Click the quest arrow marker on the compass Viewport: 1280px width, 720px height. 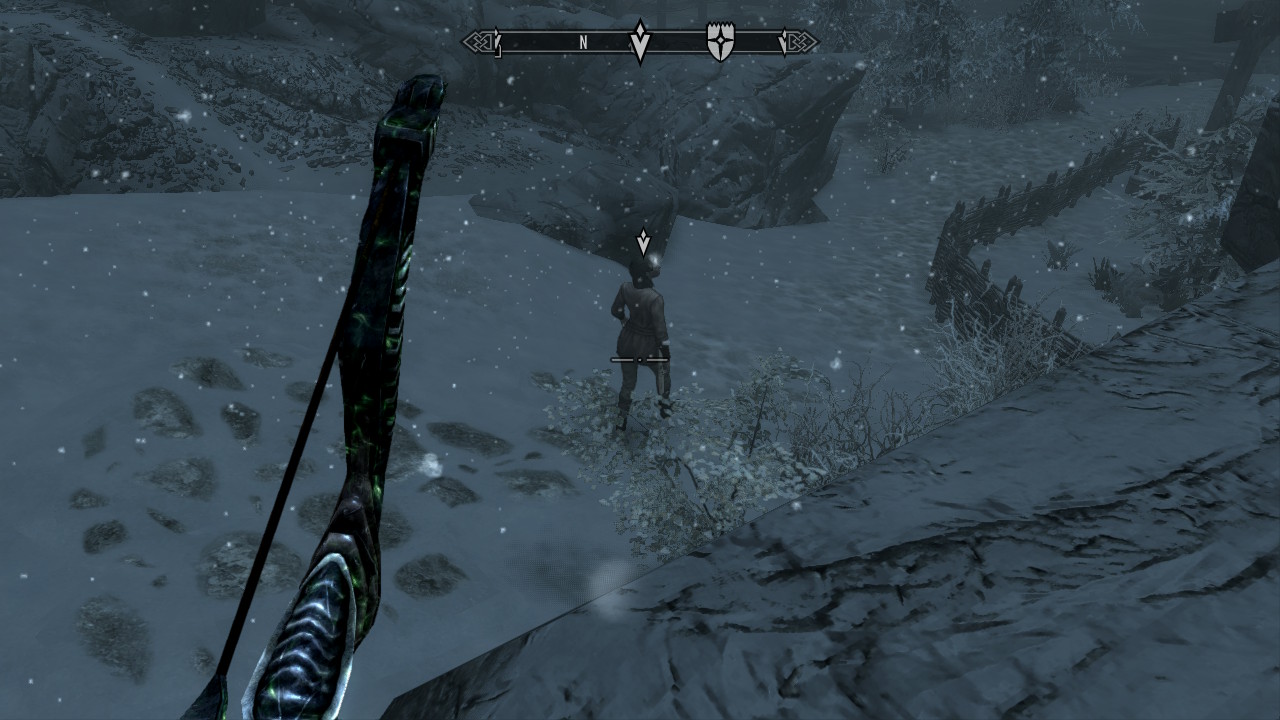tap(640, 42)
